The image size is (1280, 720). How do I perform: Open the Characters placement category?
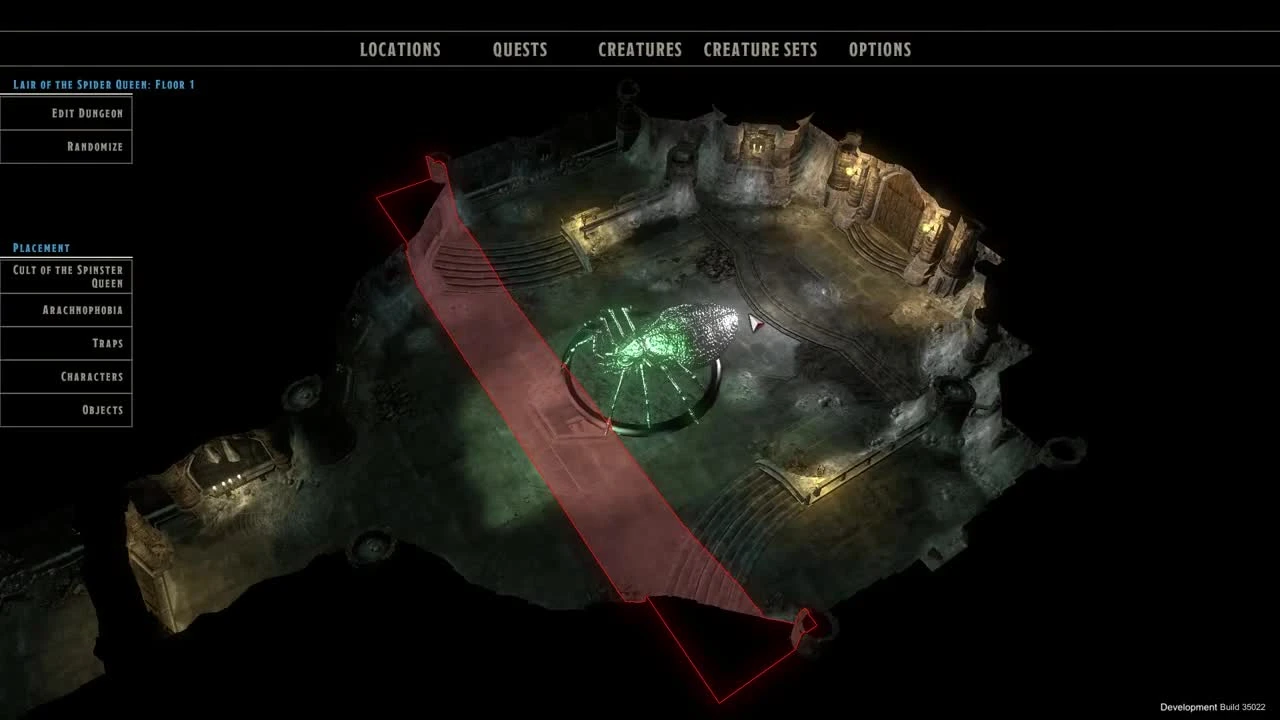tap(66, 377)
